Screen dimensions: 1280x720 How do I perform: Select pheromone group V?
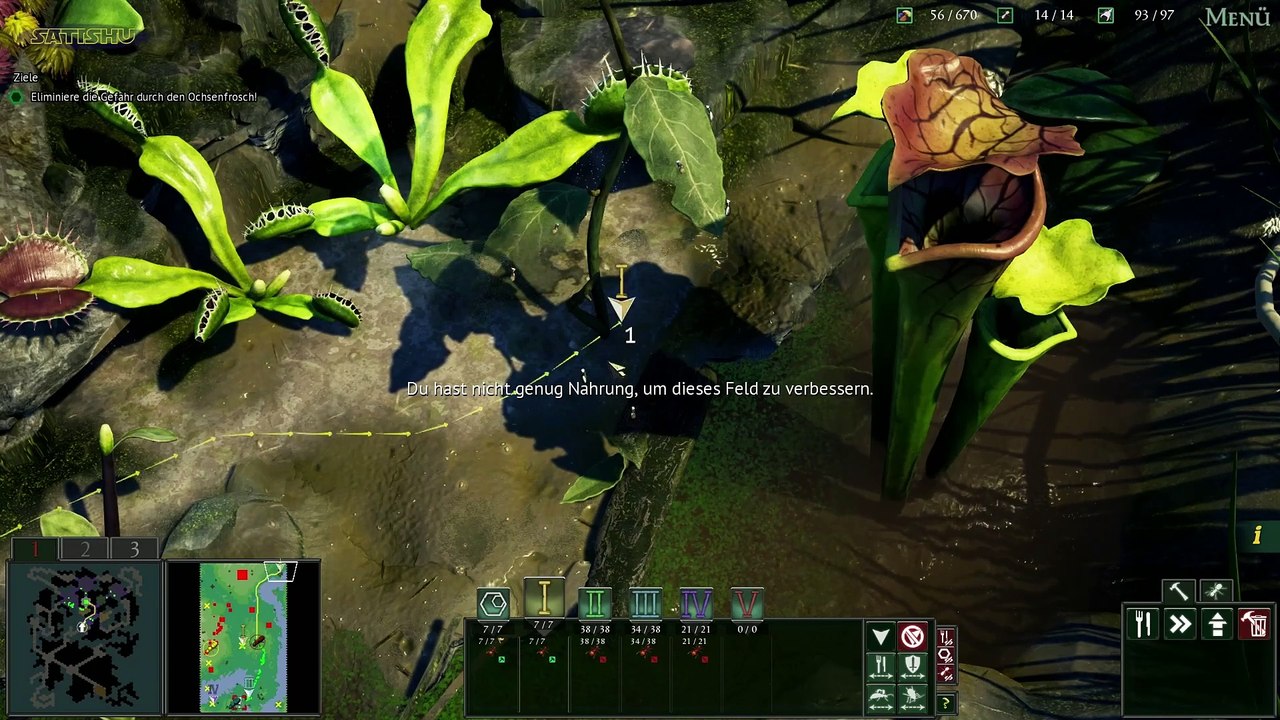[x=747, y=603]
